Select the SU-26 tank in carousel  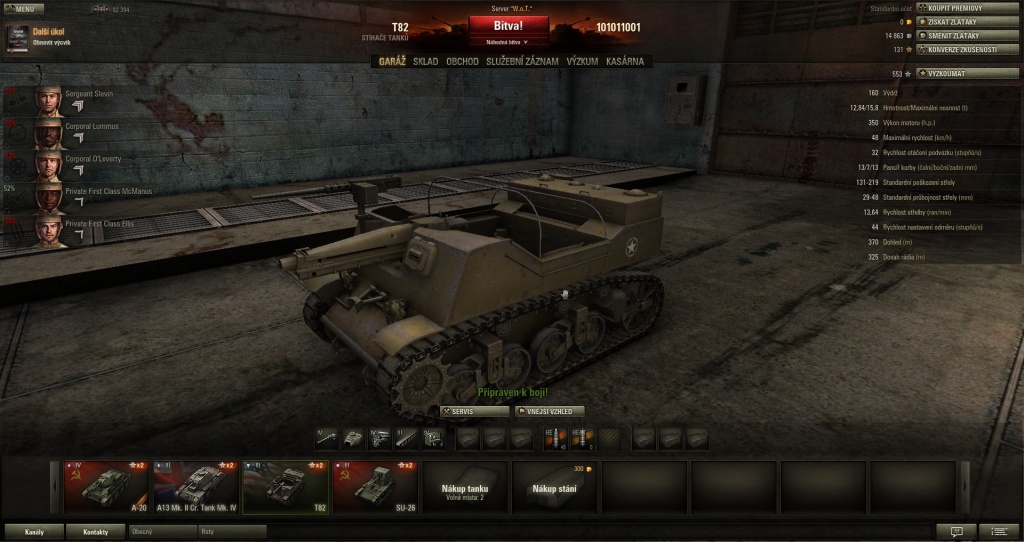click(374, 486)
